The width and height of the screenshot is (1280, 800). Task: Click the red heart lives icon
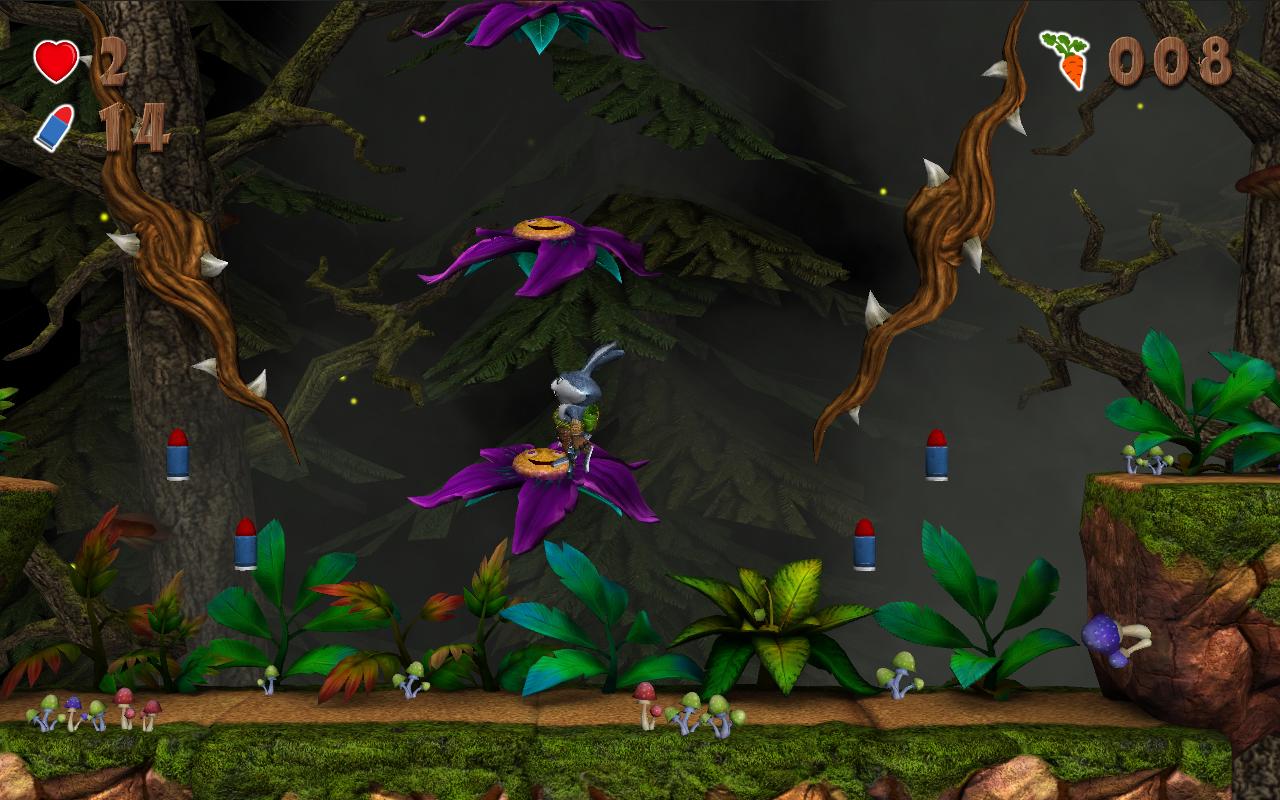tap(56, 61)
